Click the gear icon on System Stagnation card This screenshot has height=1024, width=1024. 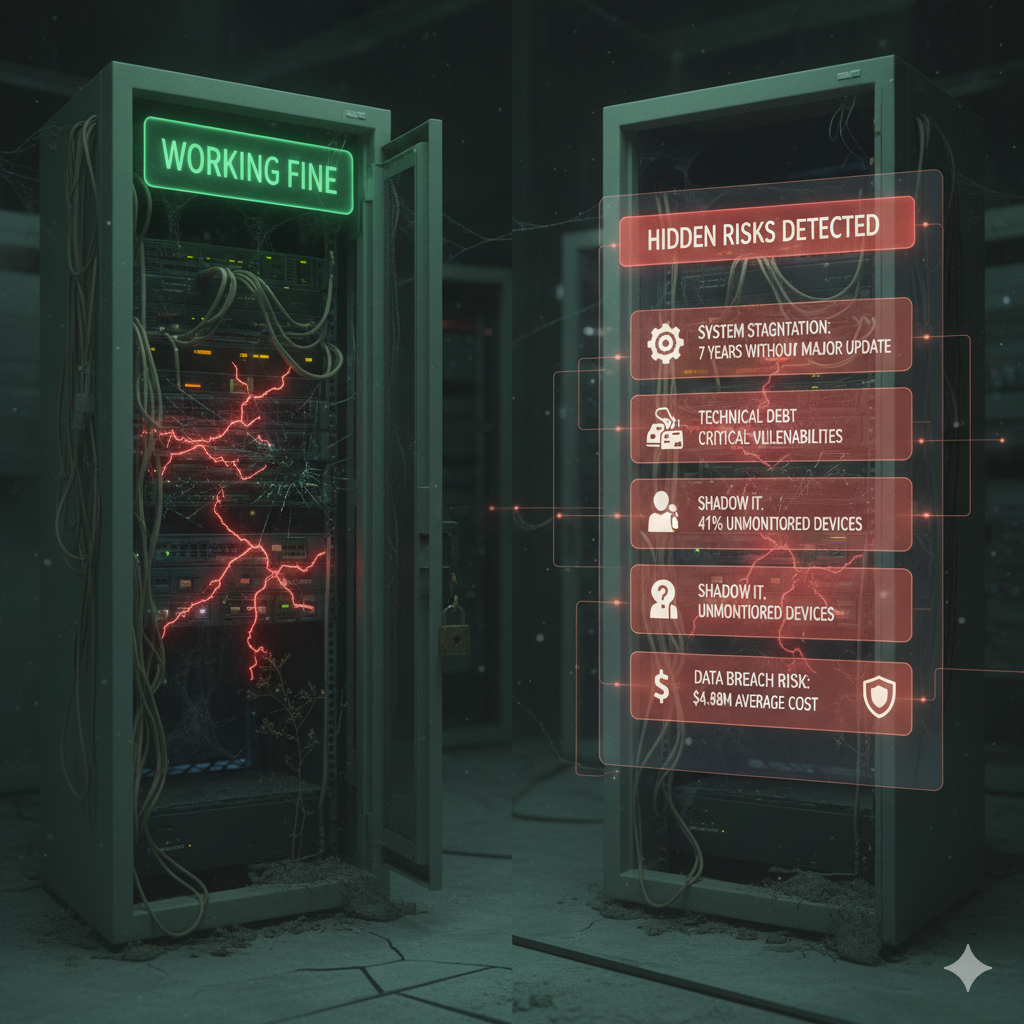tap(663, 343)
